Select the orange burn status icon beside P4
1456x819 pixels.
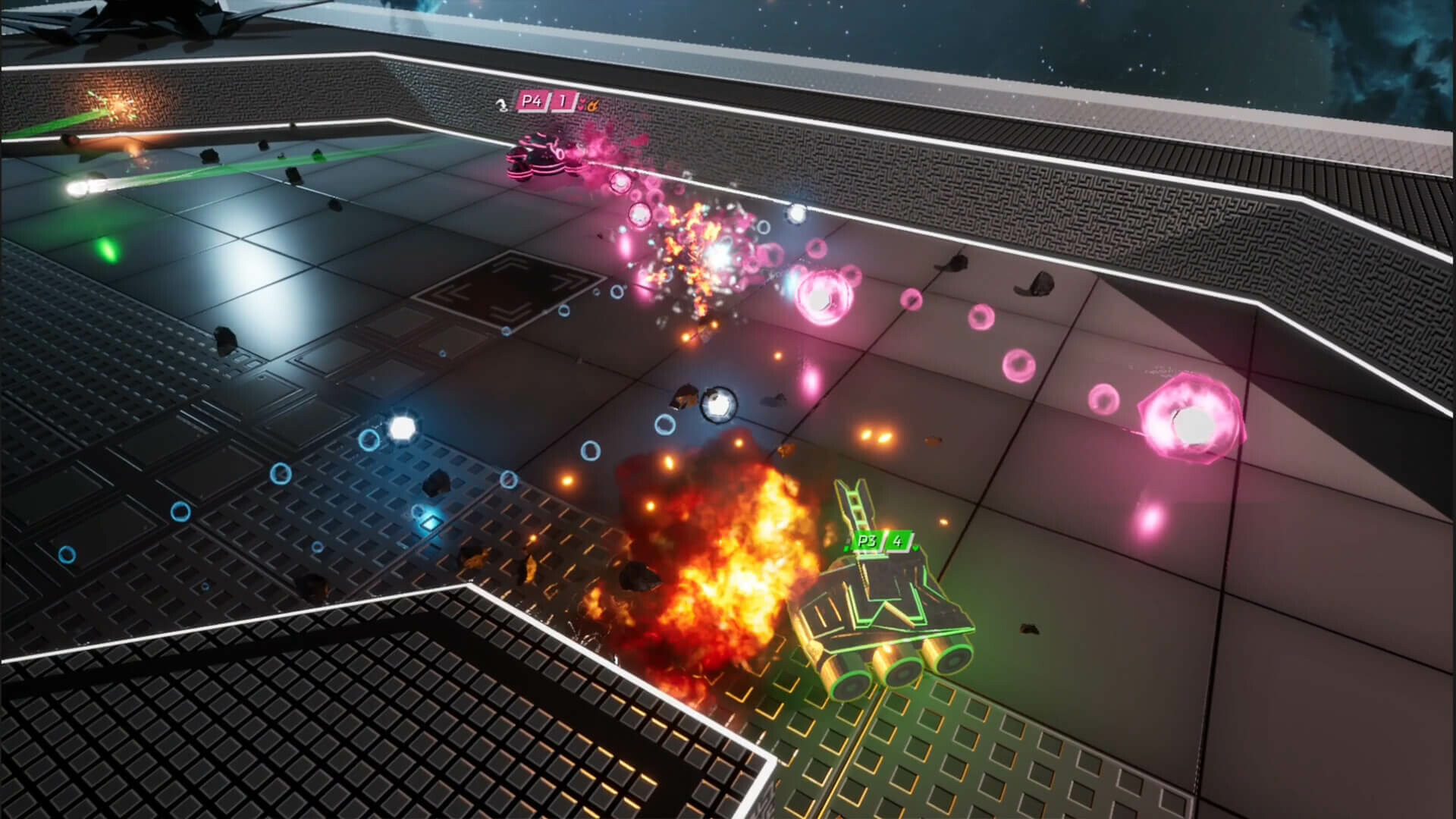tap(593, 104)
